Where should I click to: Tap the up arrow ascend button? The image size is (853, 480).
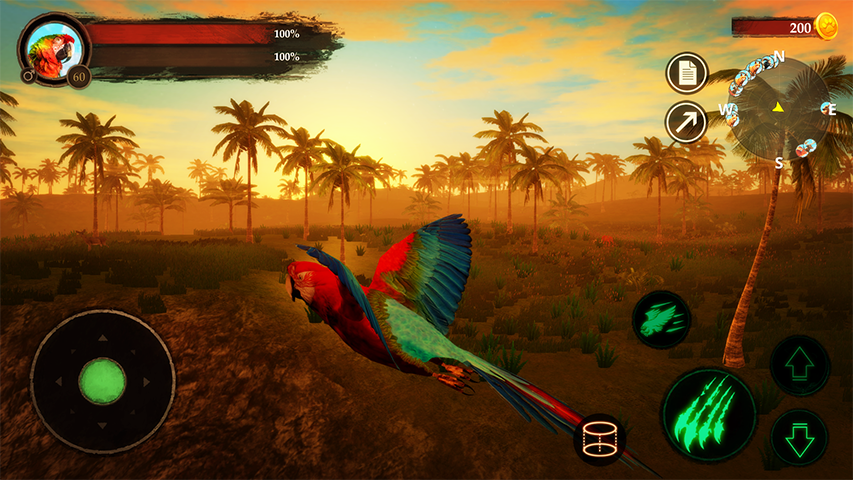(800, 365)
